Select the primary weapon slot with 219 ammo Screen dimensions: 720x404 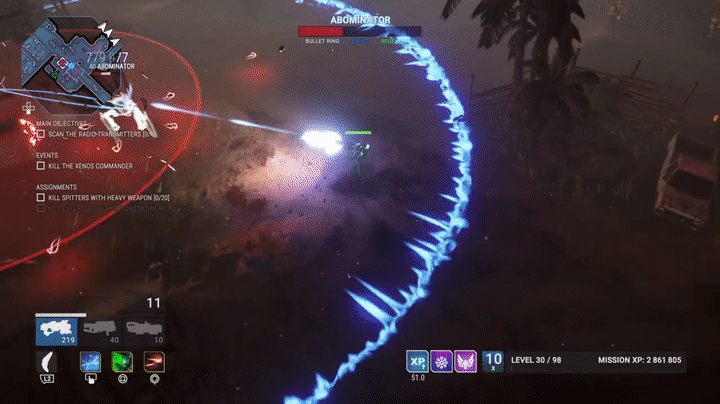tap(56, 330)
